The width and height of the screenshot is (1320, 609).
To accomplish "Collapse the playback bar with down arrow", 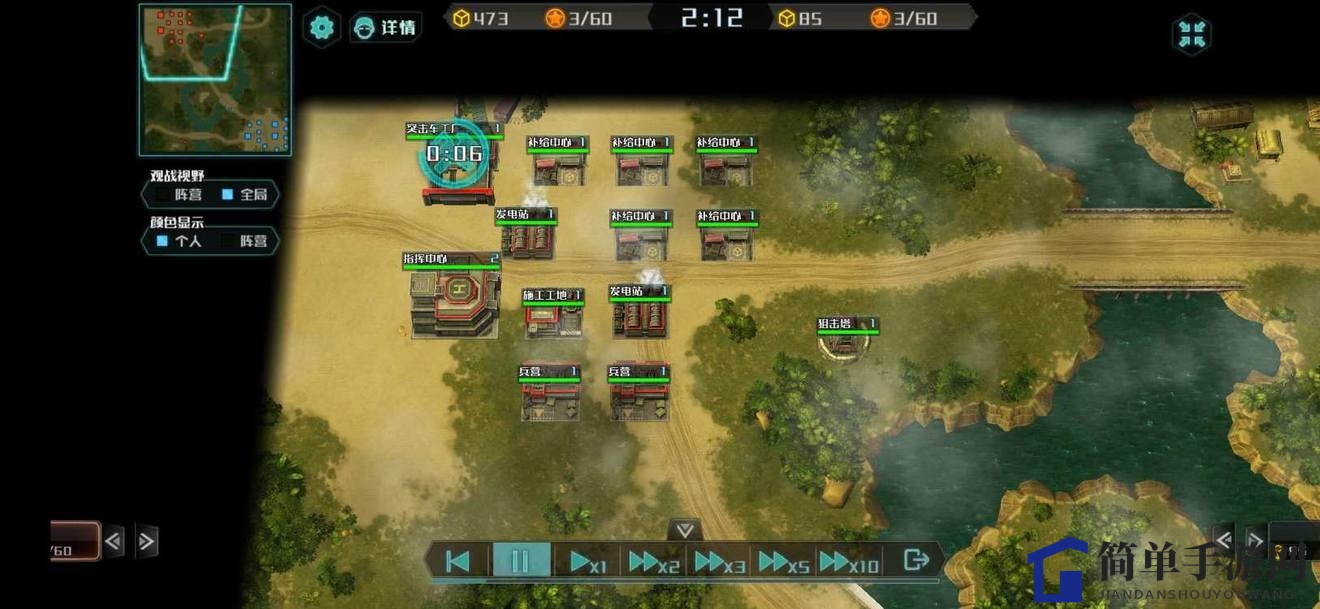I will (684, 529).
